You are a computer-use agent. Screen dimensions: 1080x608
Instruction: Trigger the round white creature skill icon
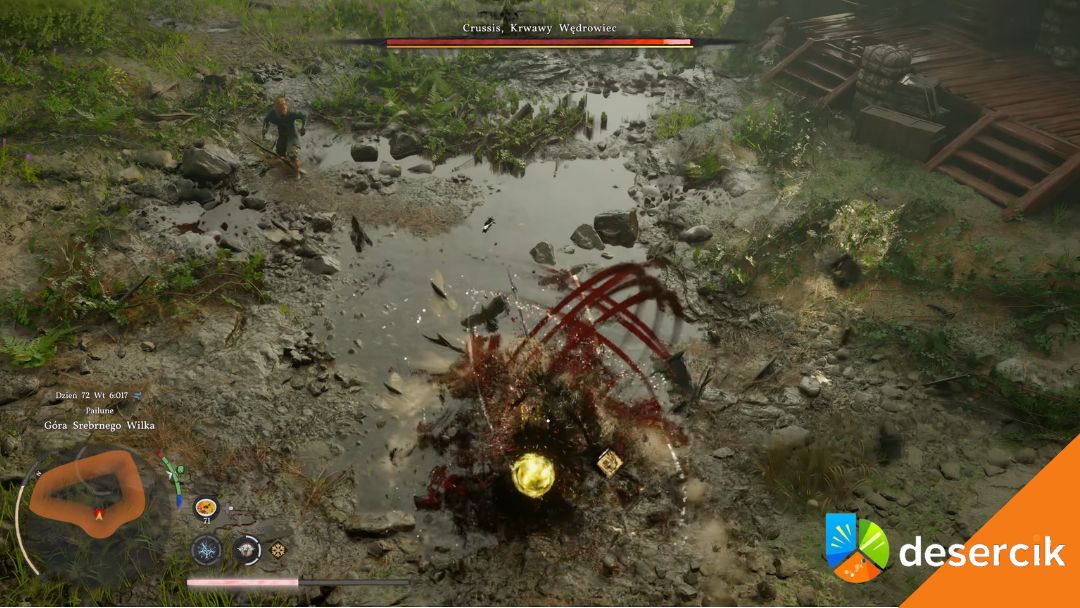coord(246,549)
